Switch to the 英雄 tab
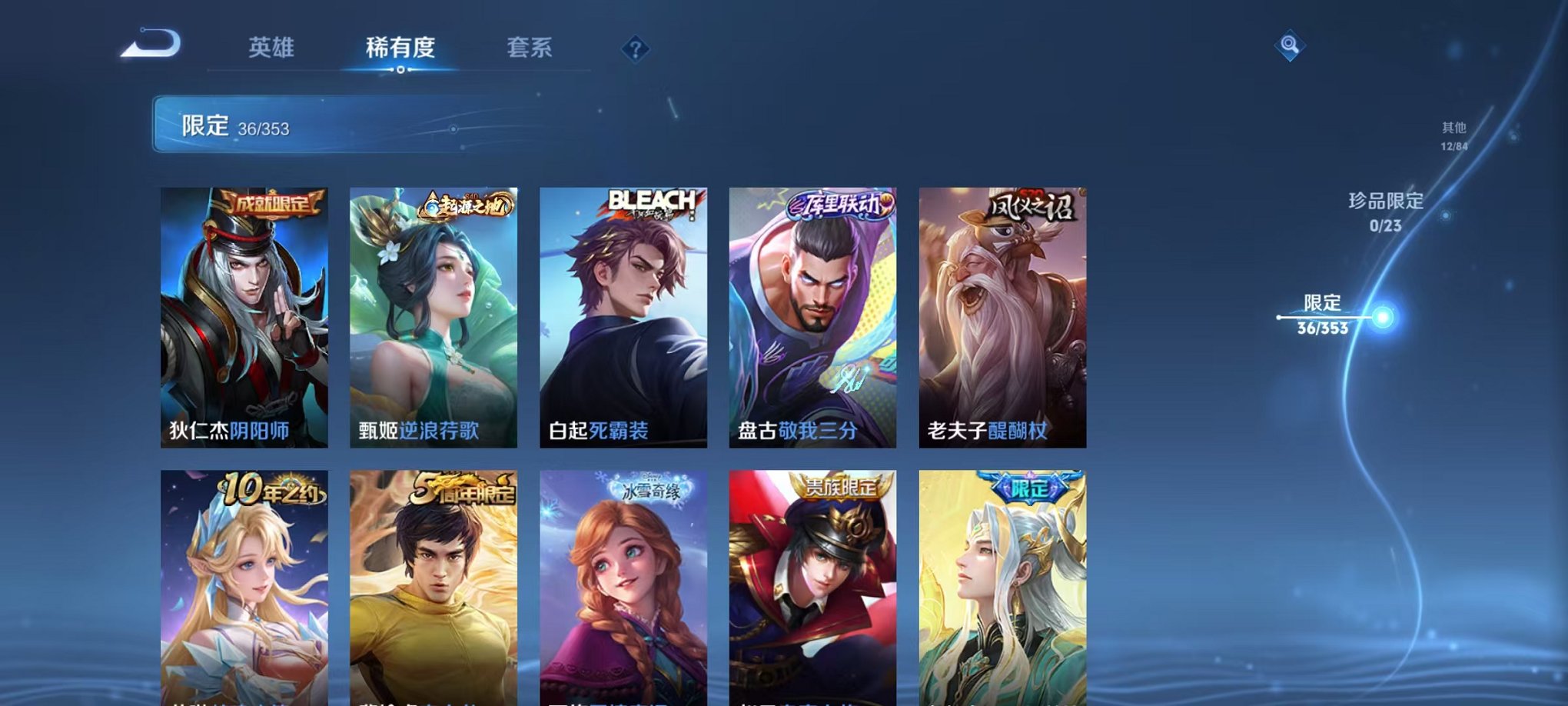The width and height of the screenshot is (1568, 706). [273, 48]
